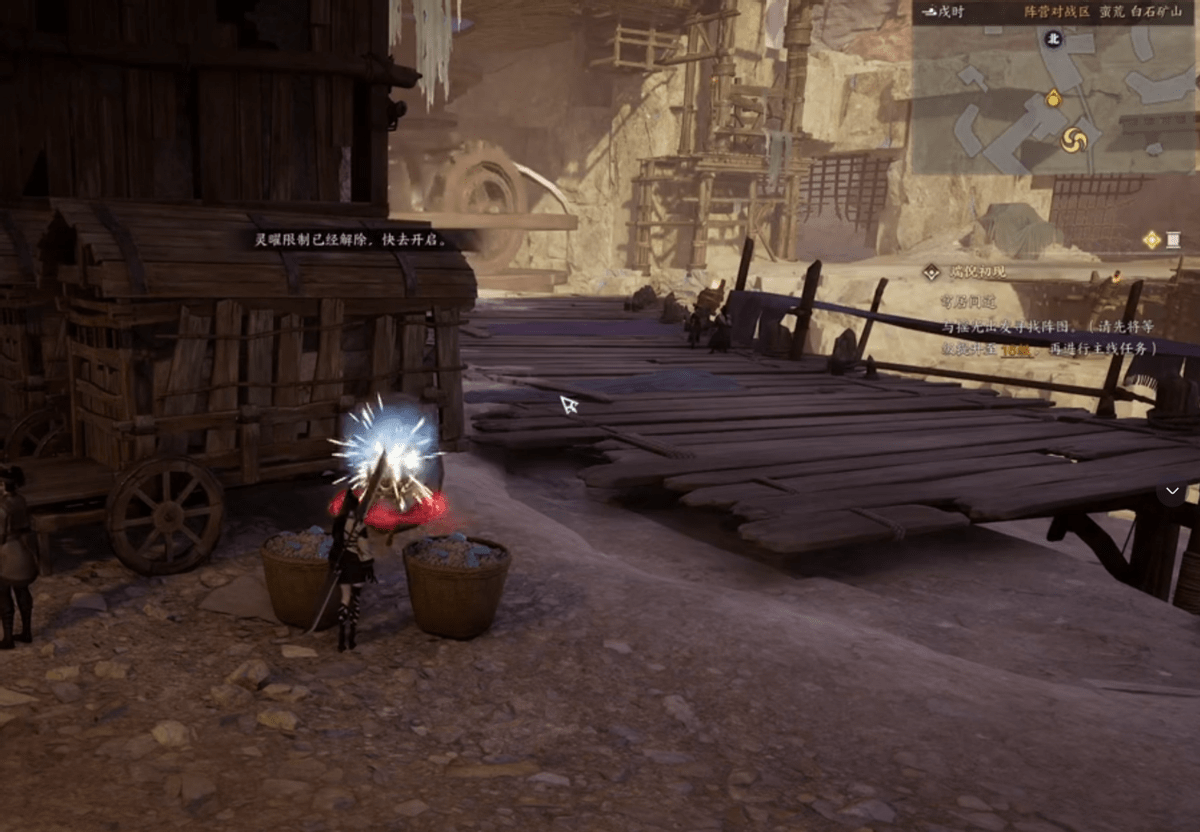Viewport: 1200px width, 832px height.
Task: Click the downward chevron expand button
Action: click(1173, 492)
